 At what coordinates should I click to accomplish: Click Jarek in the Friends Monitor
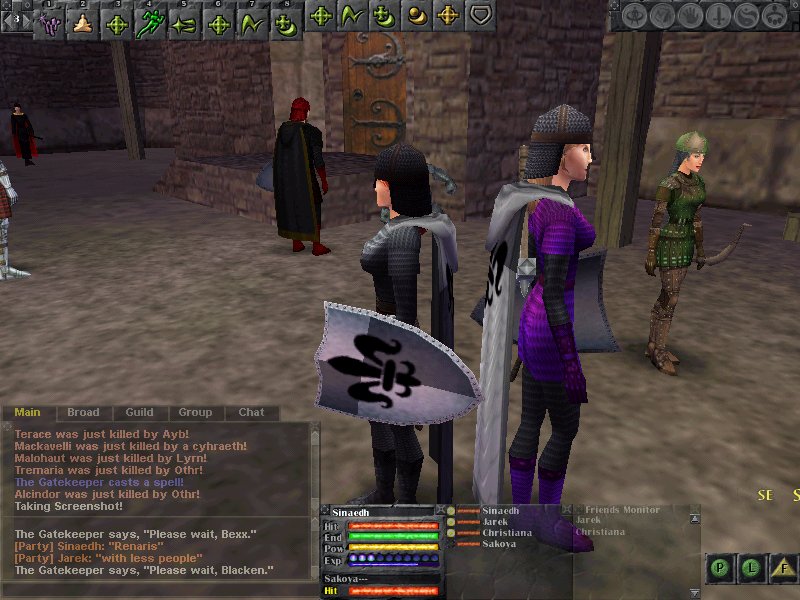(x=590, y=521)
